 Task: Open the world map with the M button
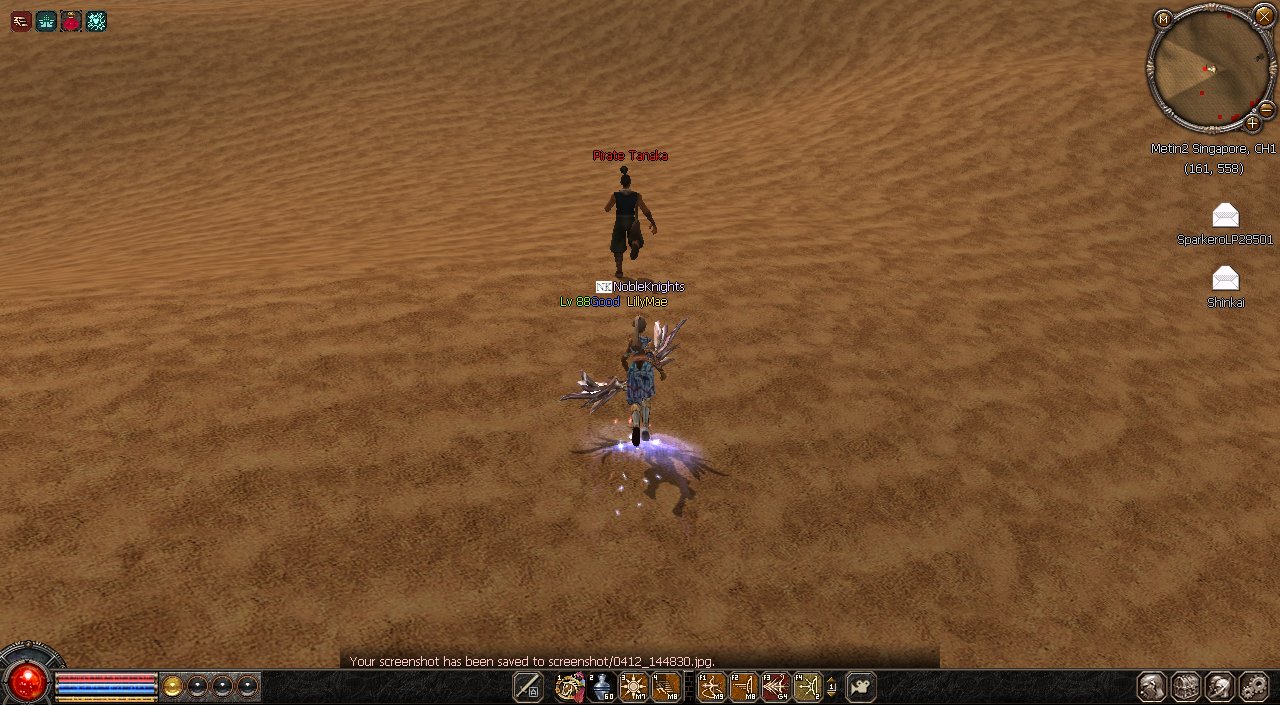coord(1163,19)
